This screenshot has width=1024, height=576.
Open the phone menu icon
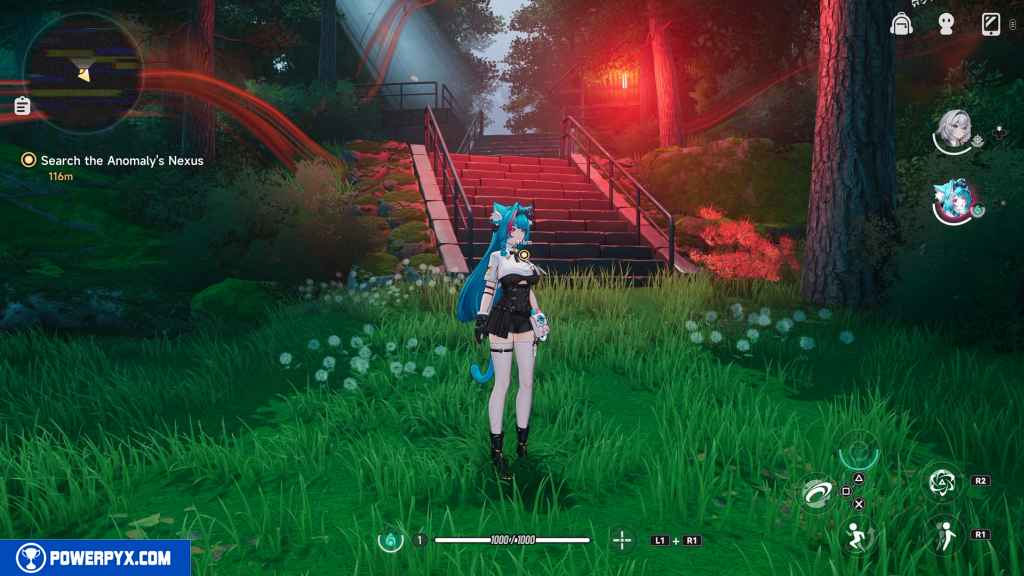click(991, 24)
